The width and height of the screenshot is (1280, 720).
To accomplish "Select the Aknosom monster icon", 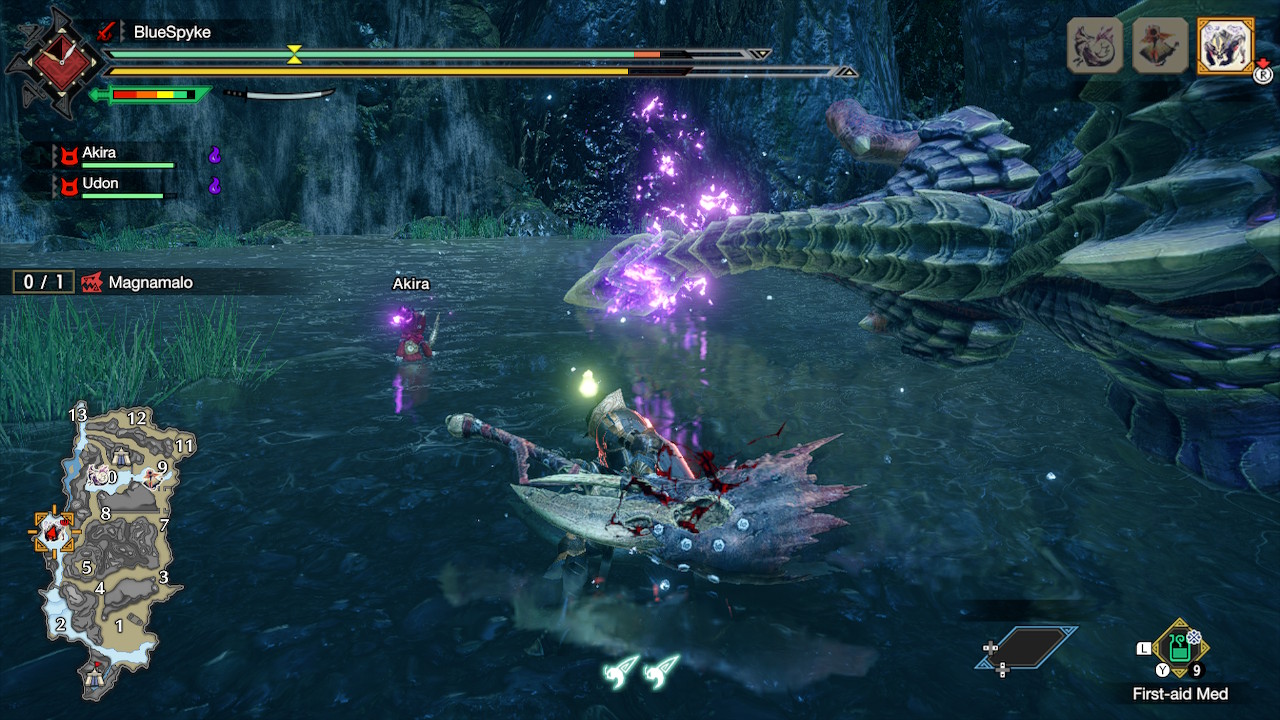I will point(1159,45).
